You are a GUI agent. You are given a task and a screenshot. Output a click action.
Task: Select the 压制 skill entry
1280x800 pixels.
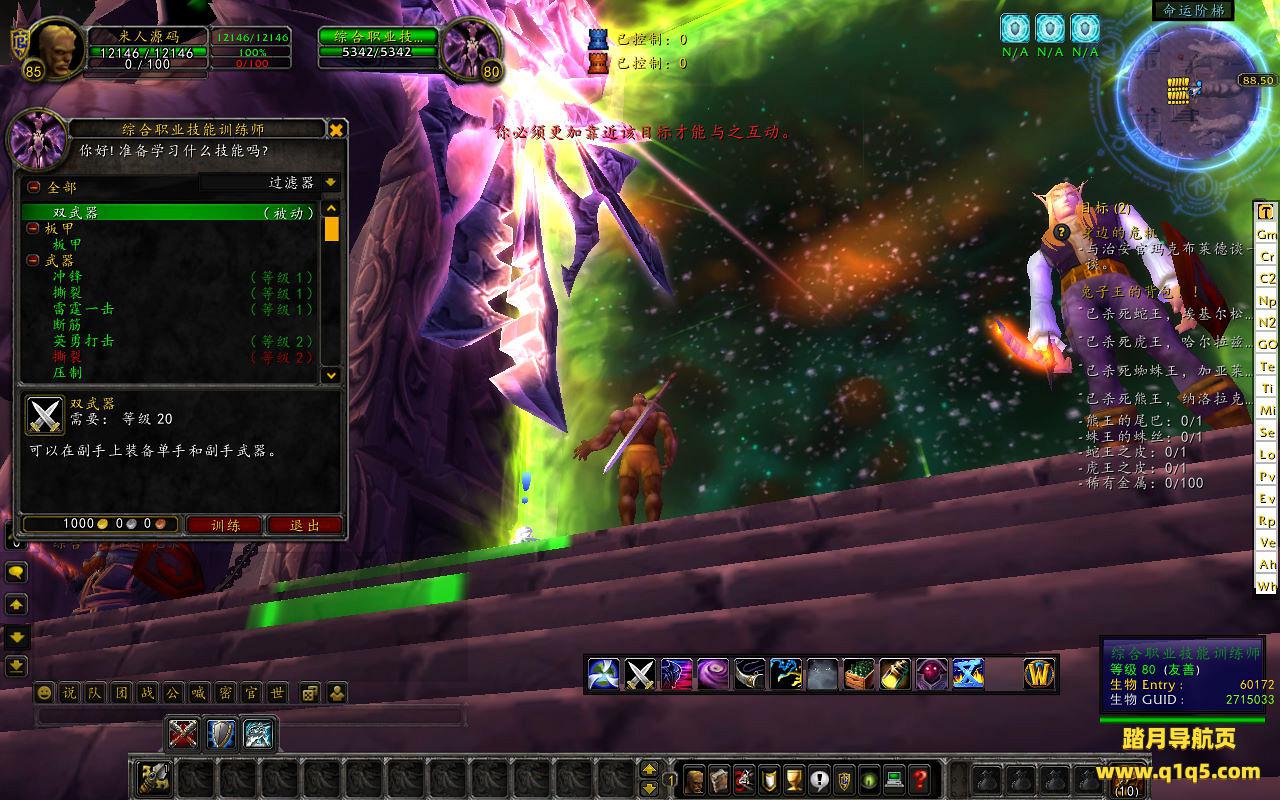tap(68, 373)
